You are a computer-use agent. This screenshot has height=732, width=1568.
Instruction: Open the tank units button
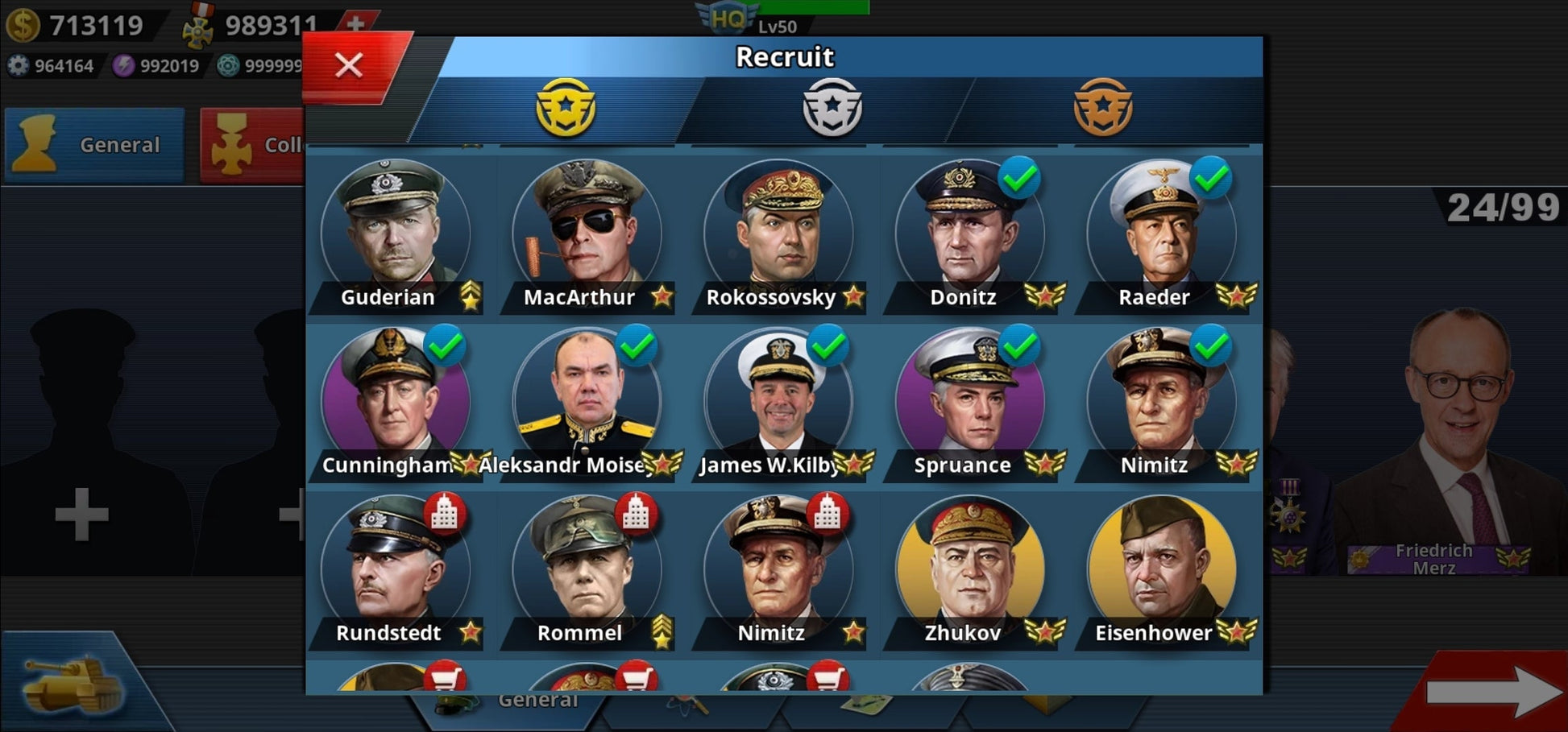click(73, 683)
